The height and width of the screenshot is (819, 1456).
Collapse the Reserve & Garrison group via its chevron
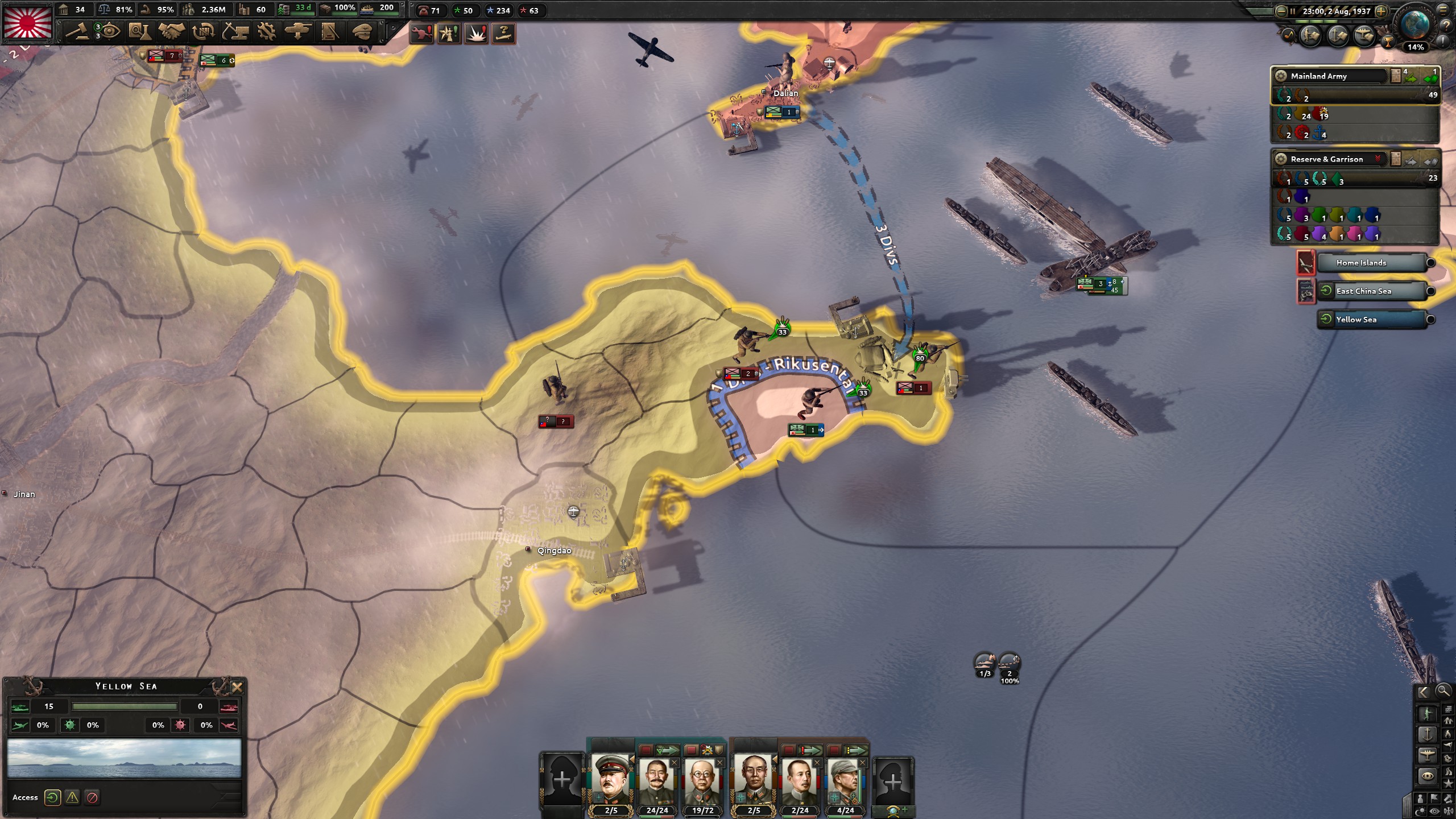pyautogui.click(x=1377, y=158)
